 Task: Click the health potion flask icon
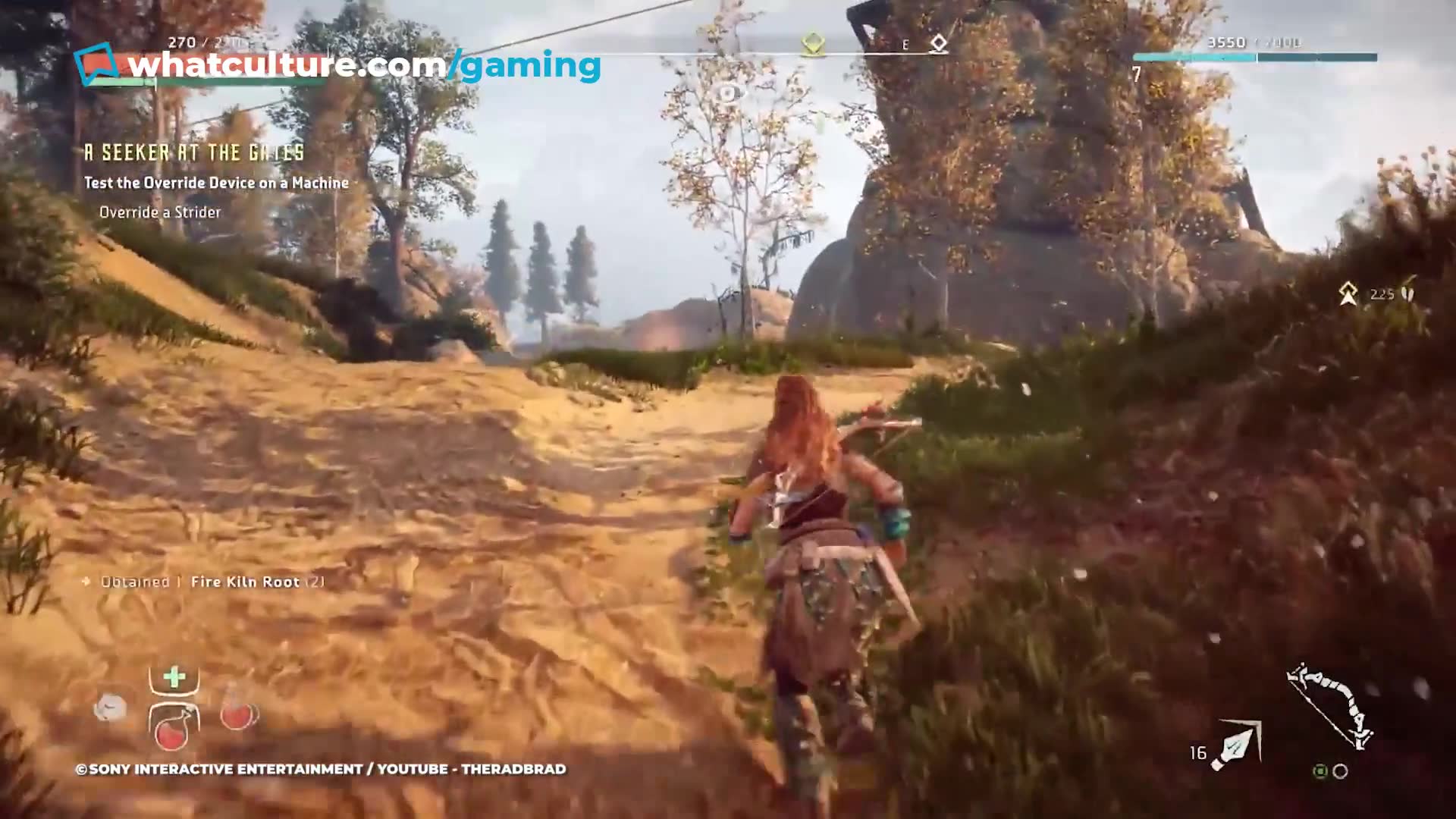point(172,730)
